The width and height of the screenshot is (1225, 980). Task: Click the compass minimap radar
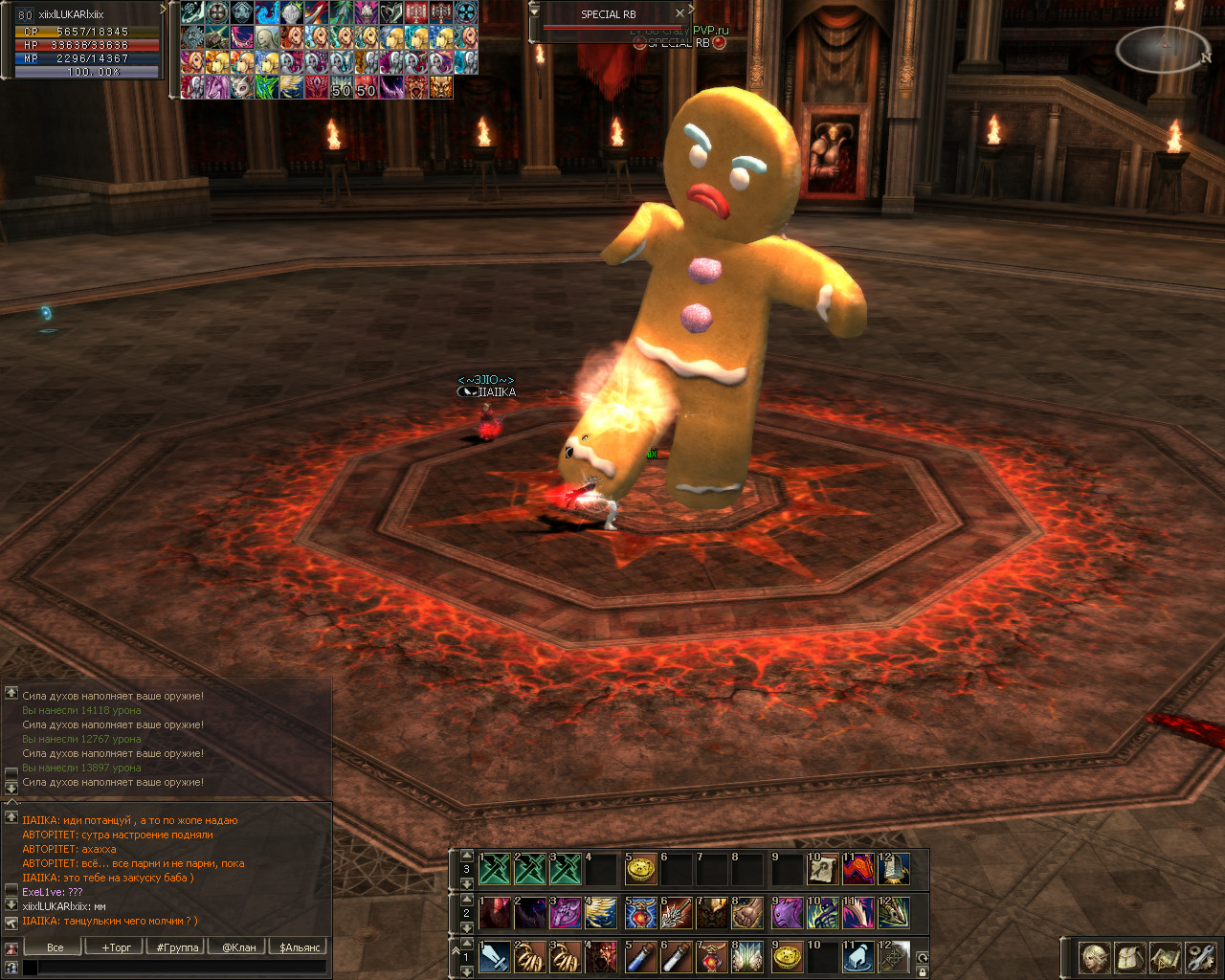pos(1163,48)
